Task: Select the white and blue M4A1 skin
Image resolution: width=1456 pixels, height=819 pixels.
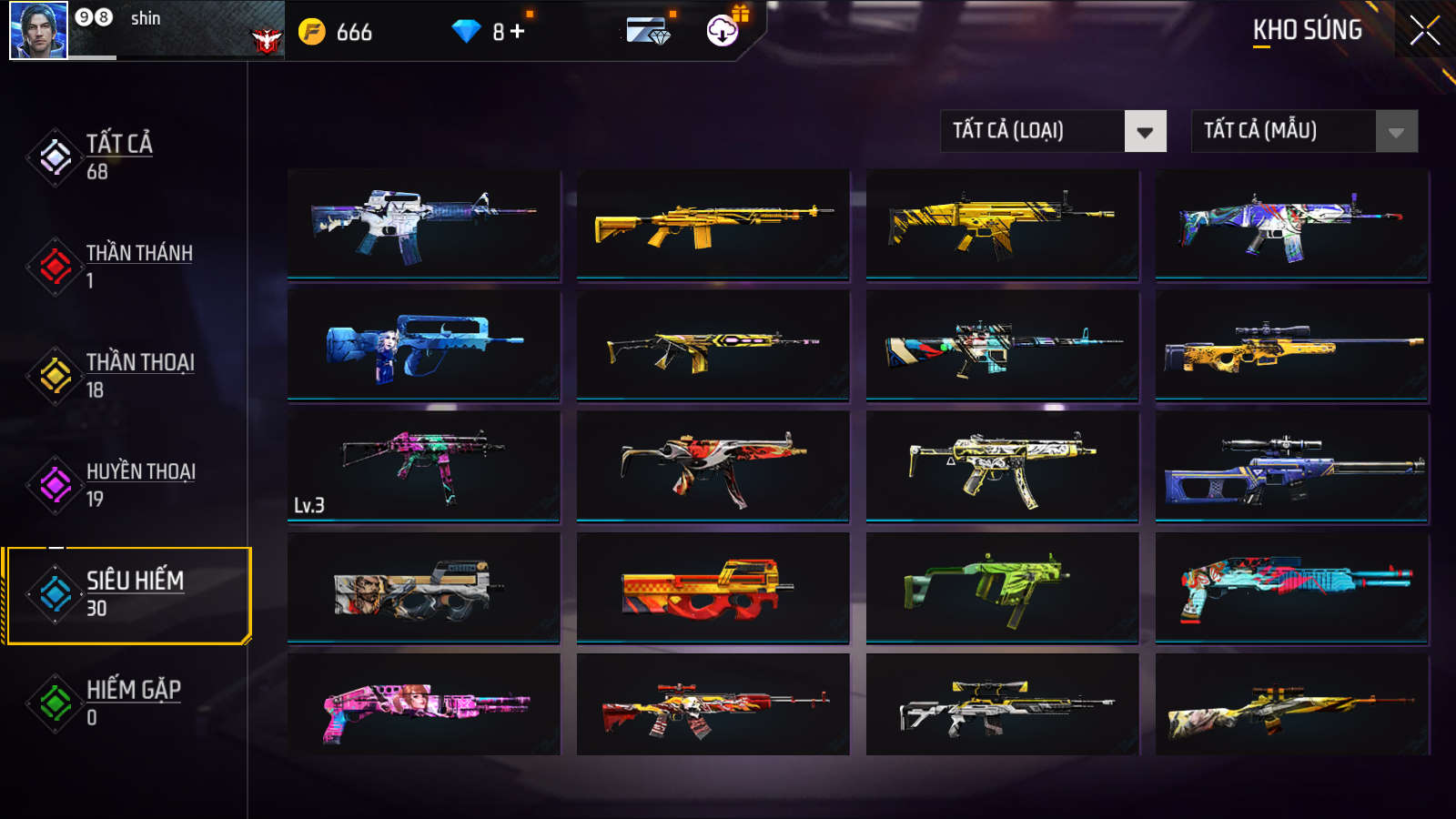Action: (423, 223)
